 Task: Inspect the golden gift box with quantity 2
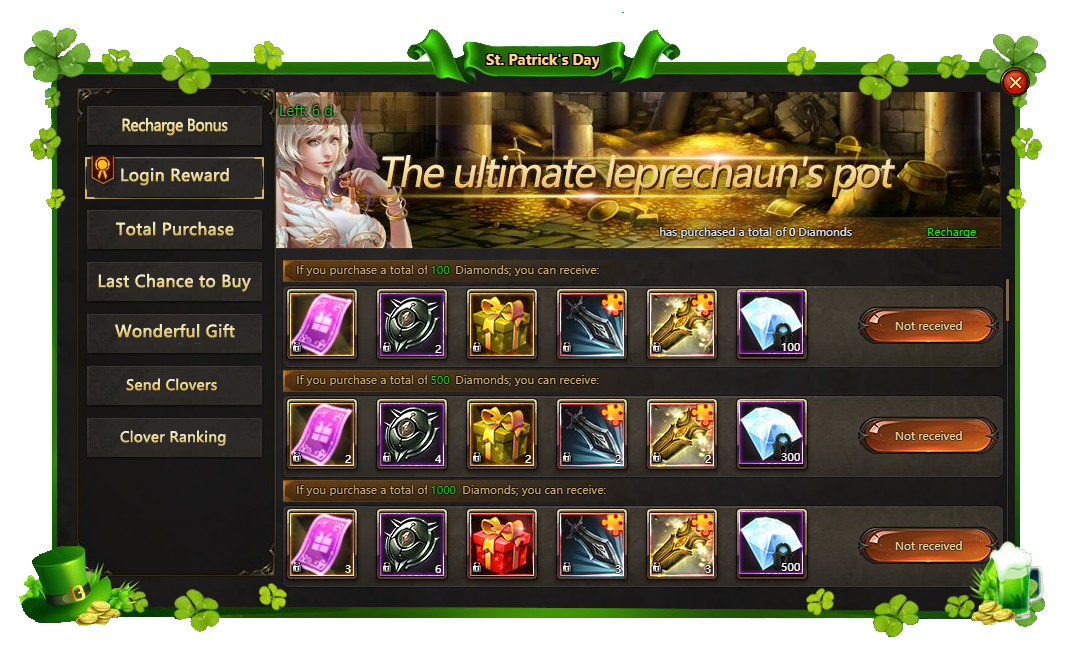pyautogui.click(x=502, y=434)
